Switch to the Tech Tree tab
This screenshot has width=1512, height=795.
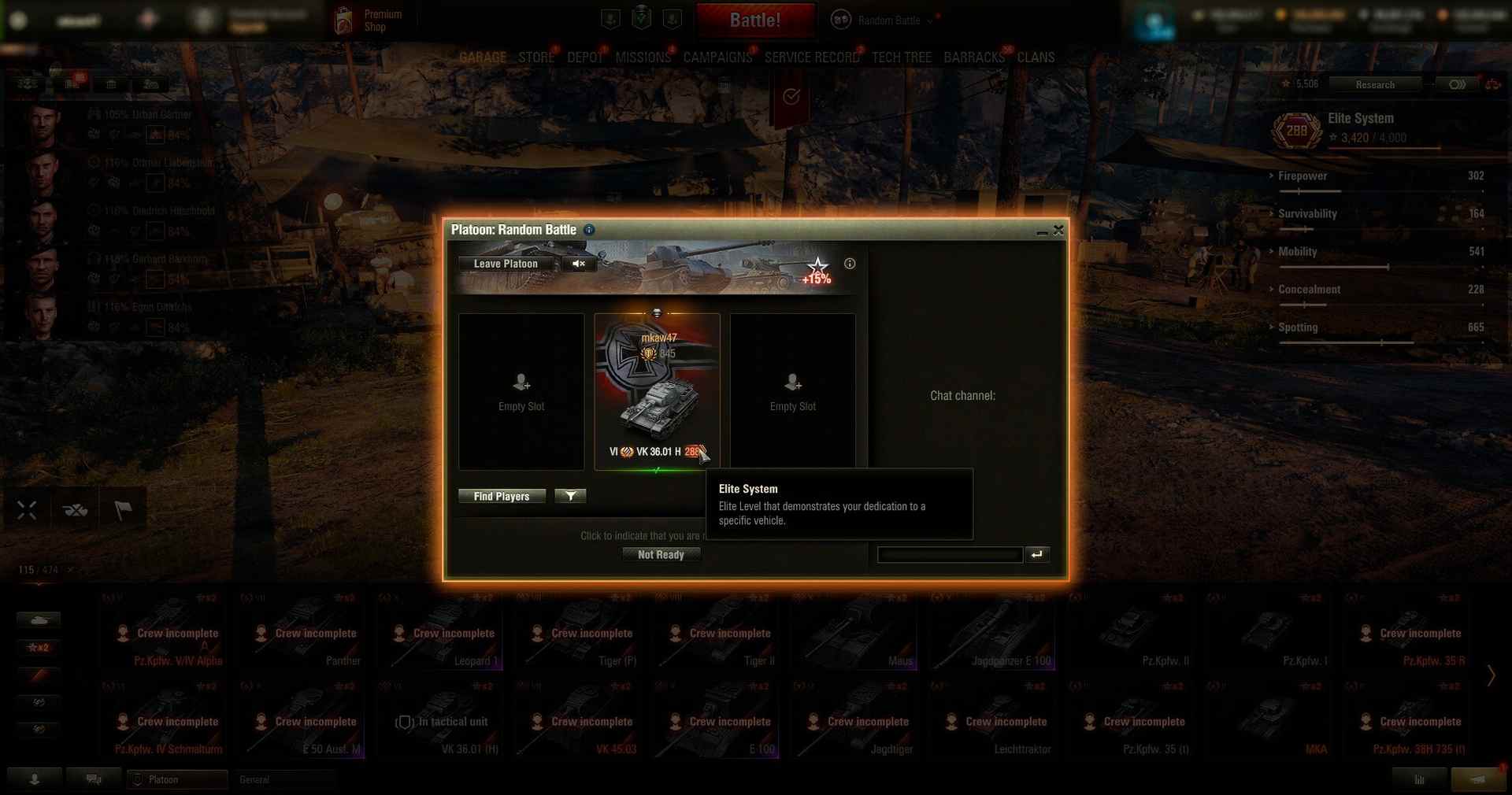902,57
